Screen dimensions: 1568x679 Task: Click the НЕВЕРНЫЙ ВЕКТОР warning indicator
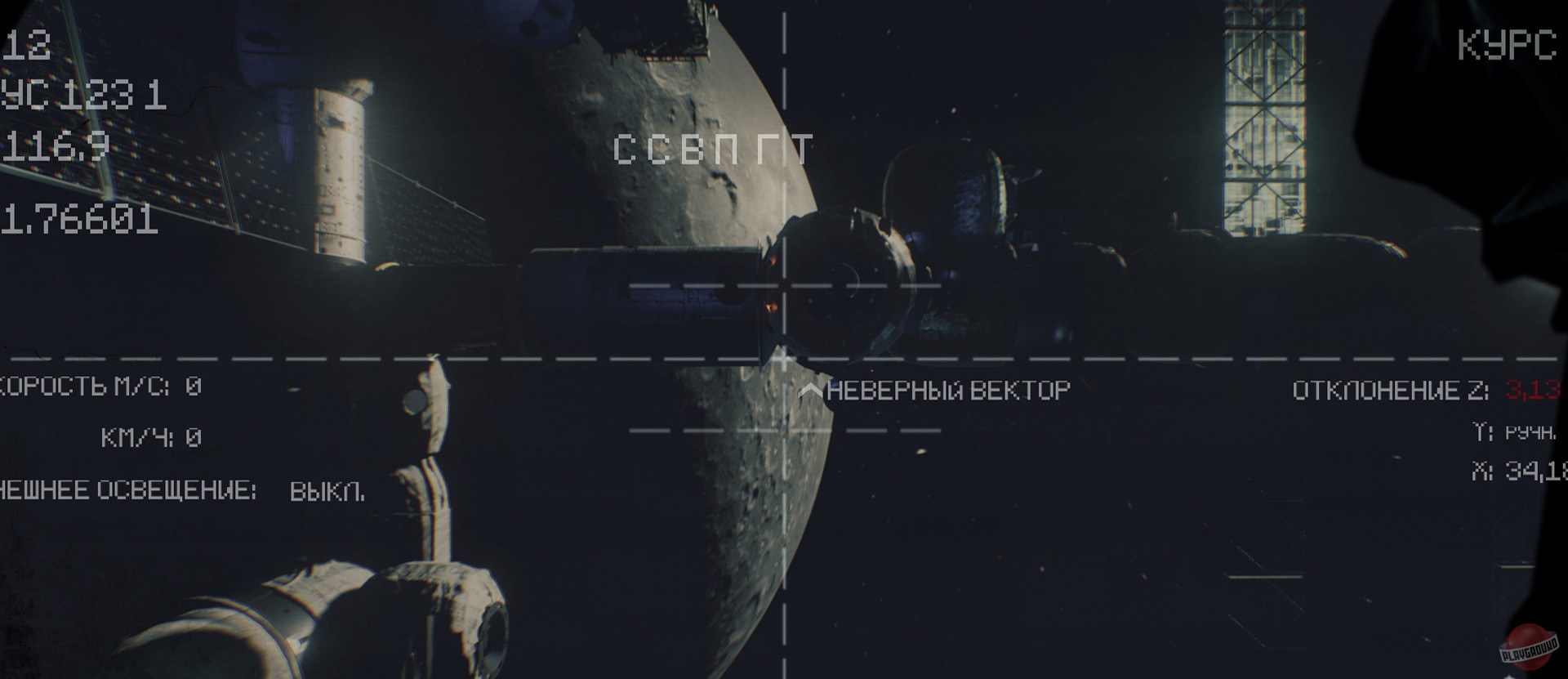coord(947,391)
